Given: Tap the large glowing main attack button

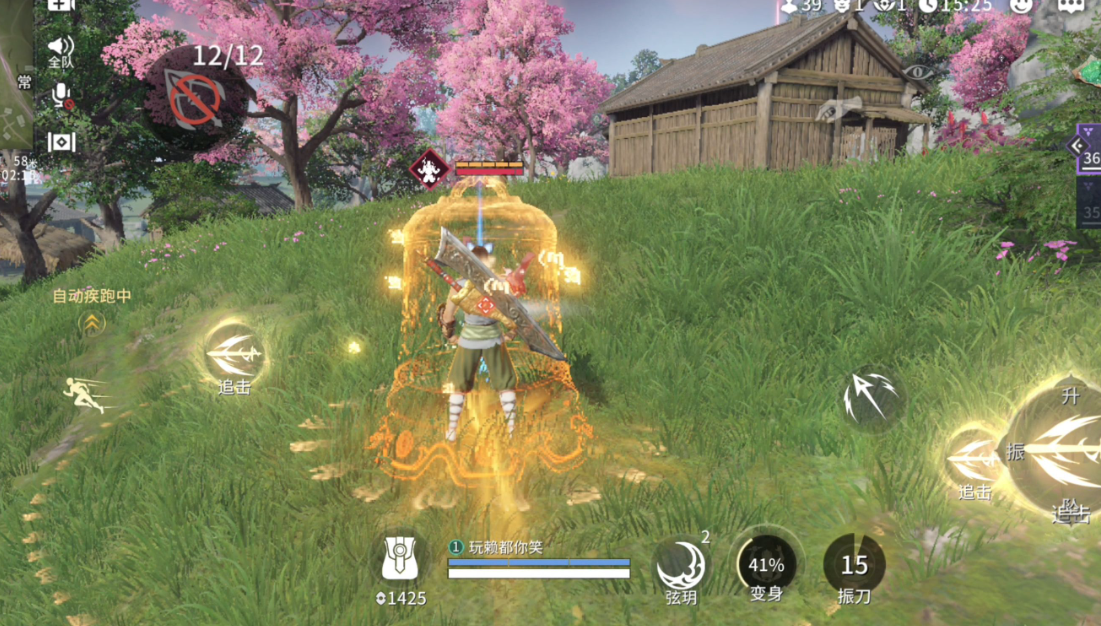Looking at the screenshot, I should pos(1060,450).
